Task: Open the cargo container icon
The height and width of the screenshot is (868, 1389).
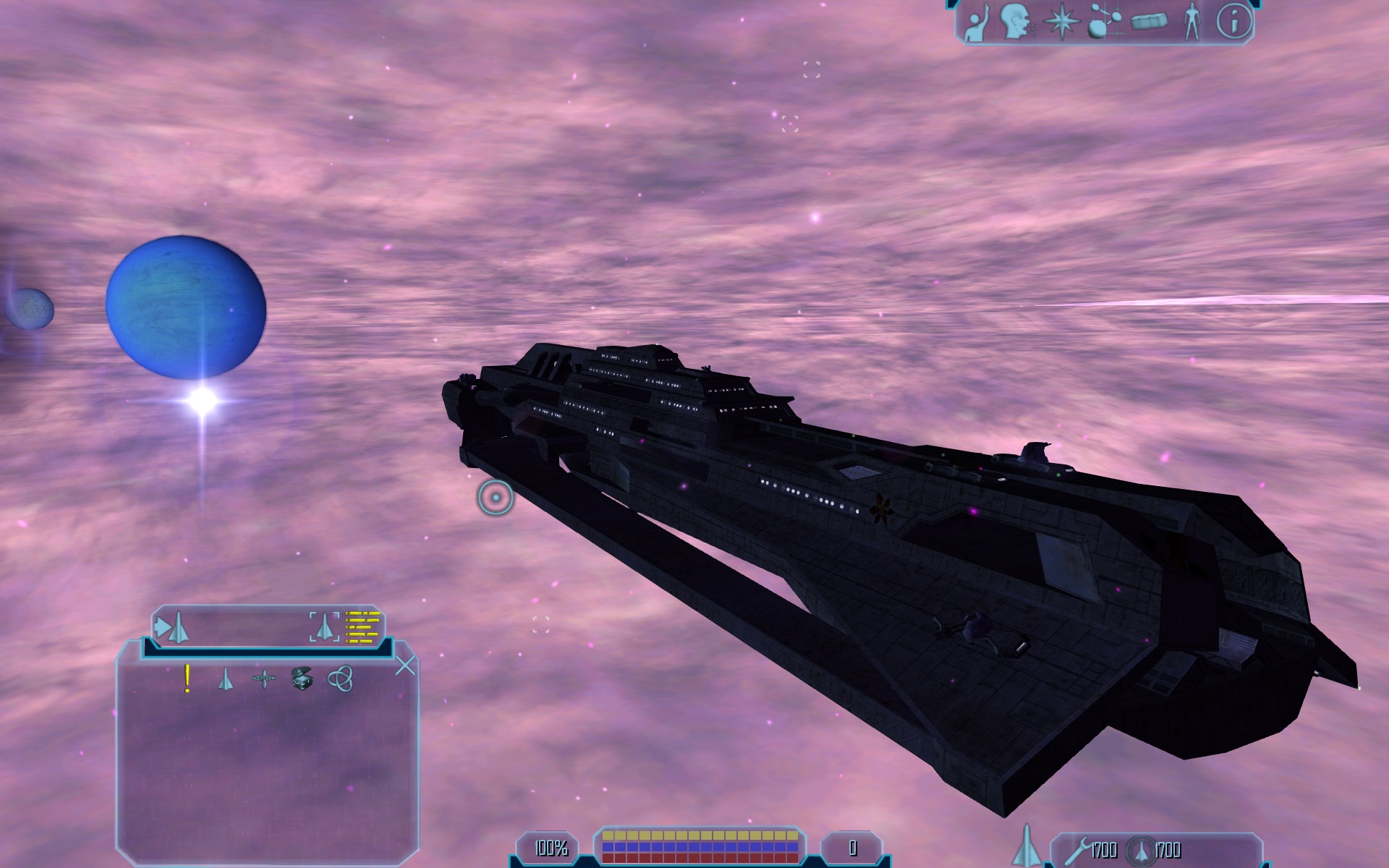Action: pos(1148,24)
